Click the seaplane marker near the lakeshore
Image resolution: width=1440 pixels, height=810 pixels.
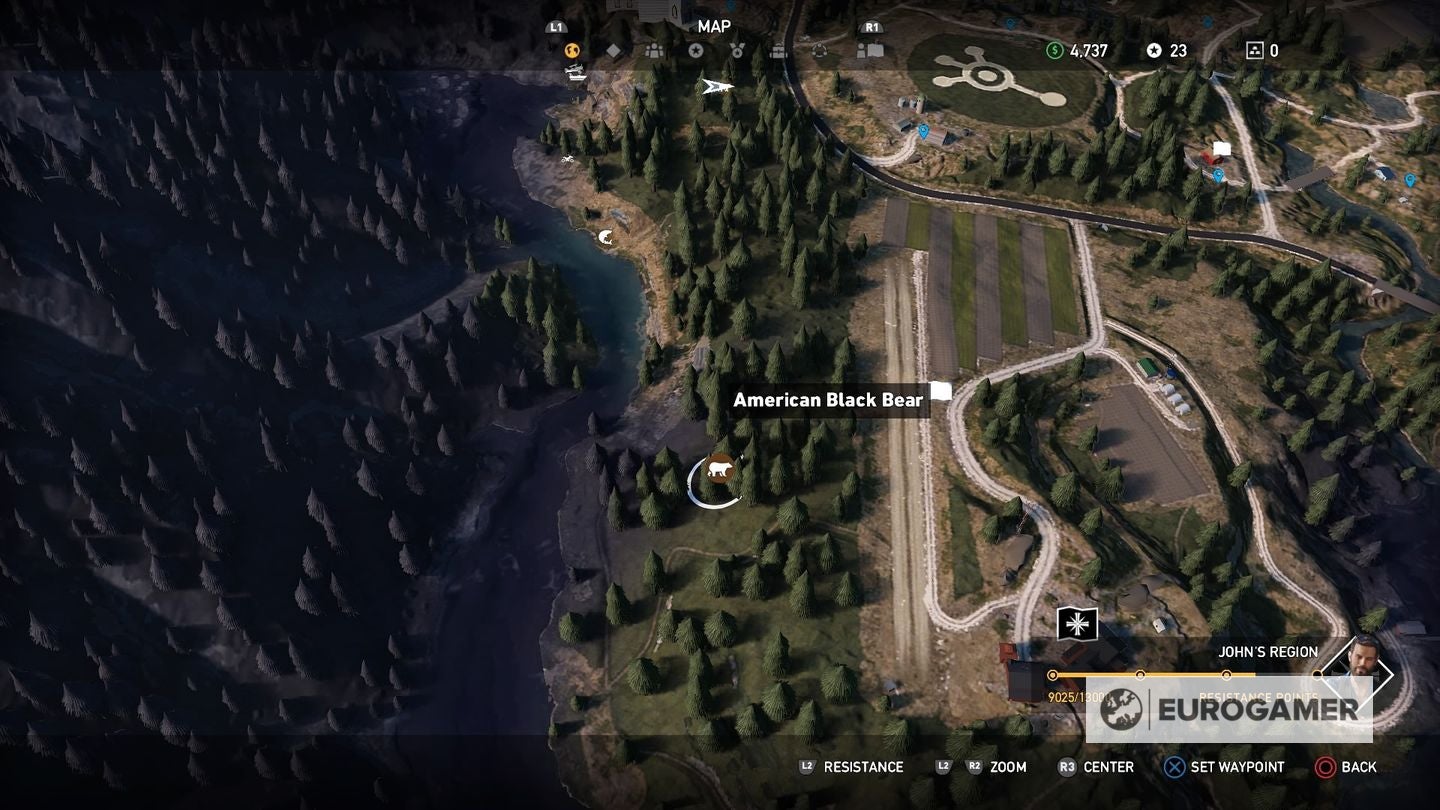click(574, 70)
